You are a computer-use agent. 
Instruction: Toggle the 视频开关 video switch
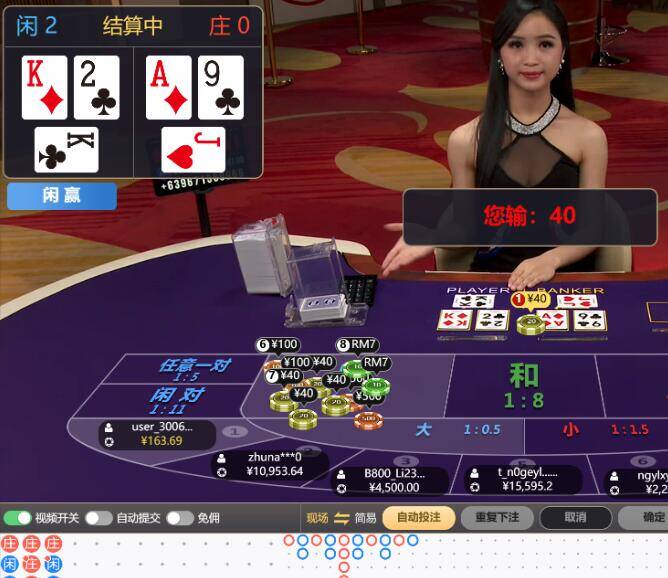tap(17, 518)
